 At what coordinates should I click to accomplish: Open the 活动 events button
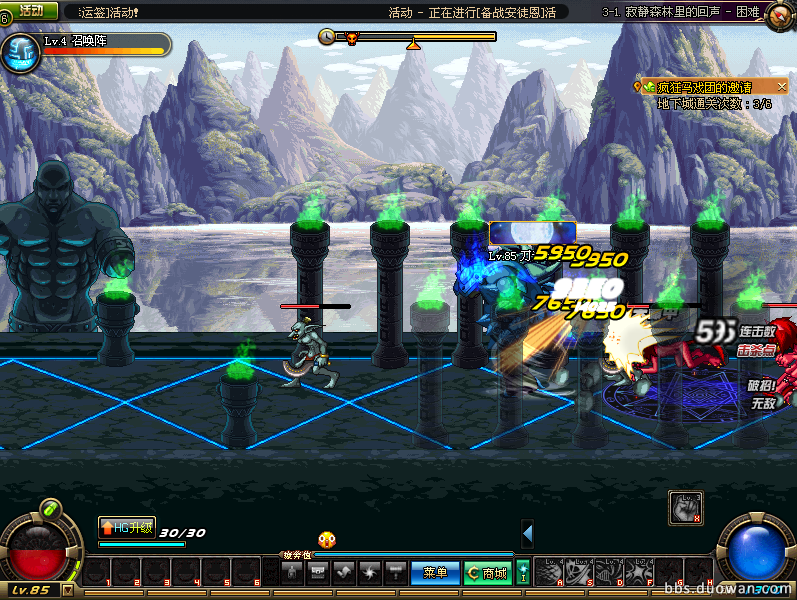[31, 10]
